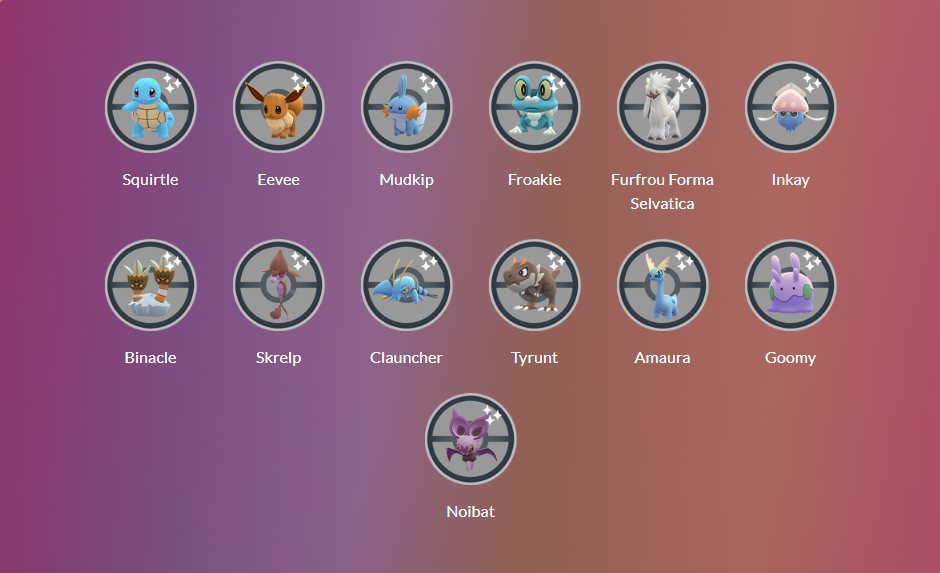Choose the shiny Skrelp icon
The image size is (940, 573).
279,286
